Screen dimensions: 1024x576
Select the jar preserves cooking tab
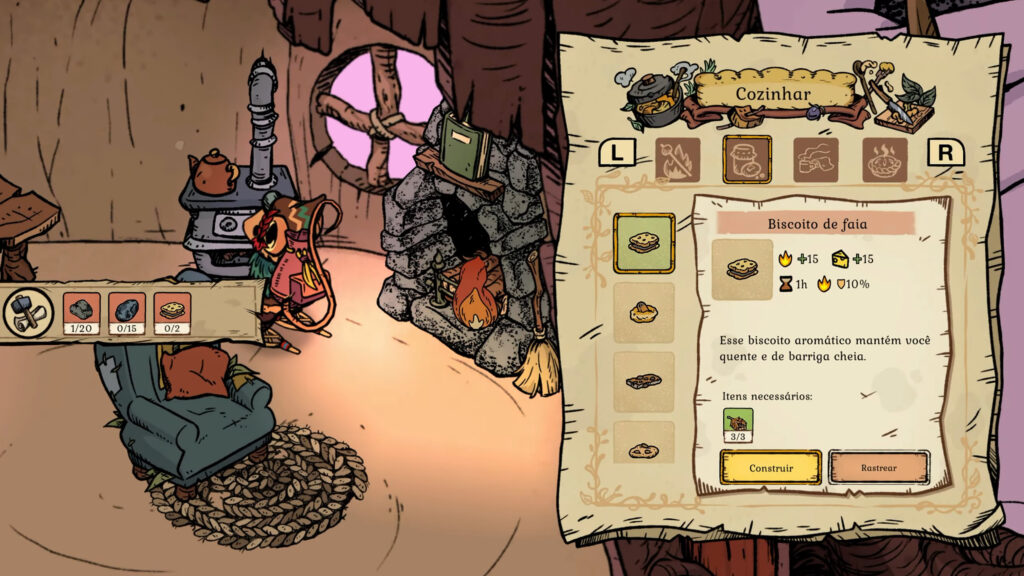[747, 160]
